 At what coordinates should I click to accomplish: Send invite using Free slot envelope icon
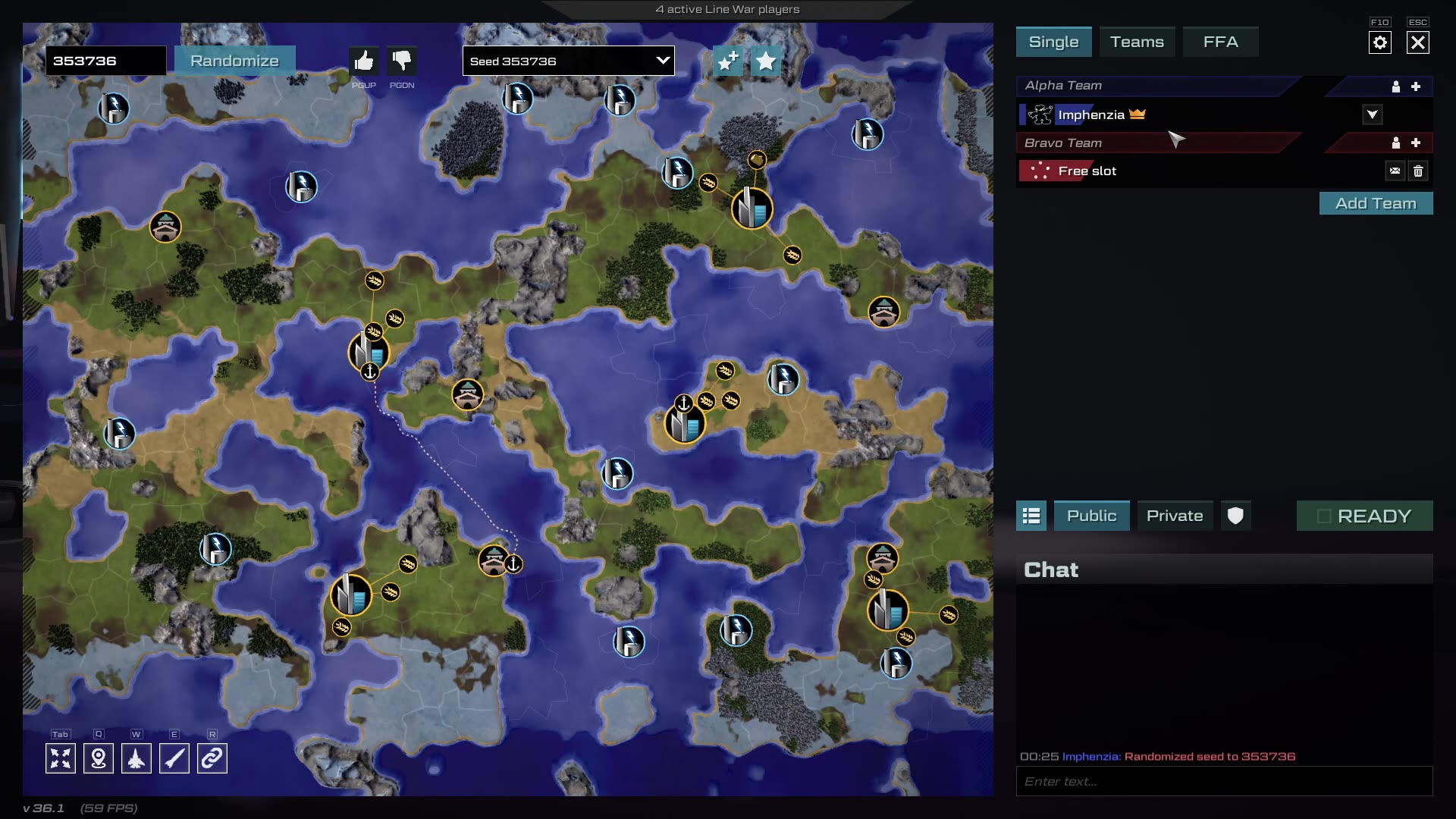tap(1395, 171)
